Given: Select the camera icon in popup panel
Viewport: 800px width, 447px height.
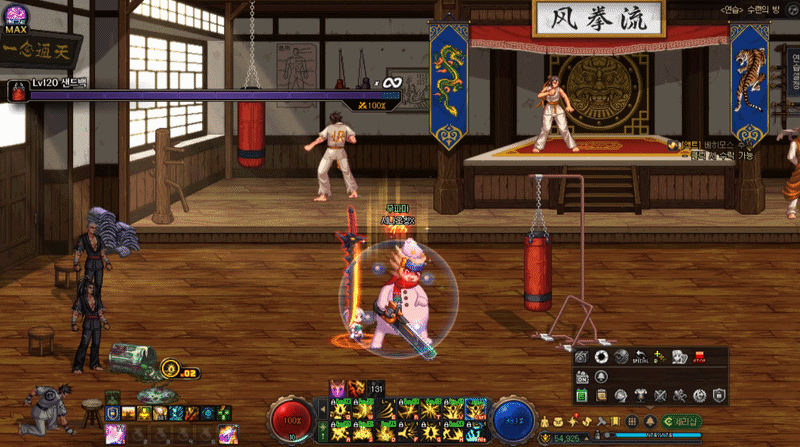Looking at the screenshot, I should click(x=581, y=357).
